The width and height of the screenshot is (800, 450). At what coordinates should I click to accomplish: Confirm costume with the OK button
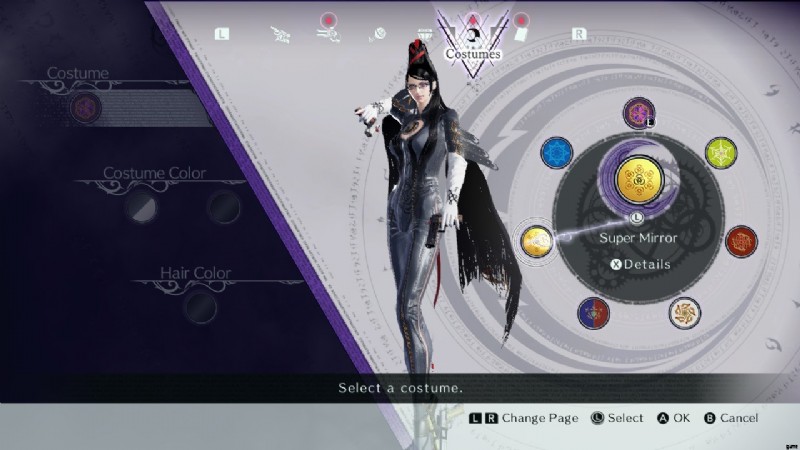675,418
